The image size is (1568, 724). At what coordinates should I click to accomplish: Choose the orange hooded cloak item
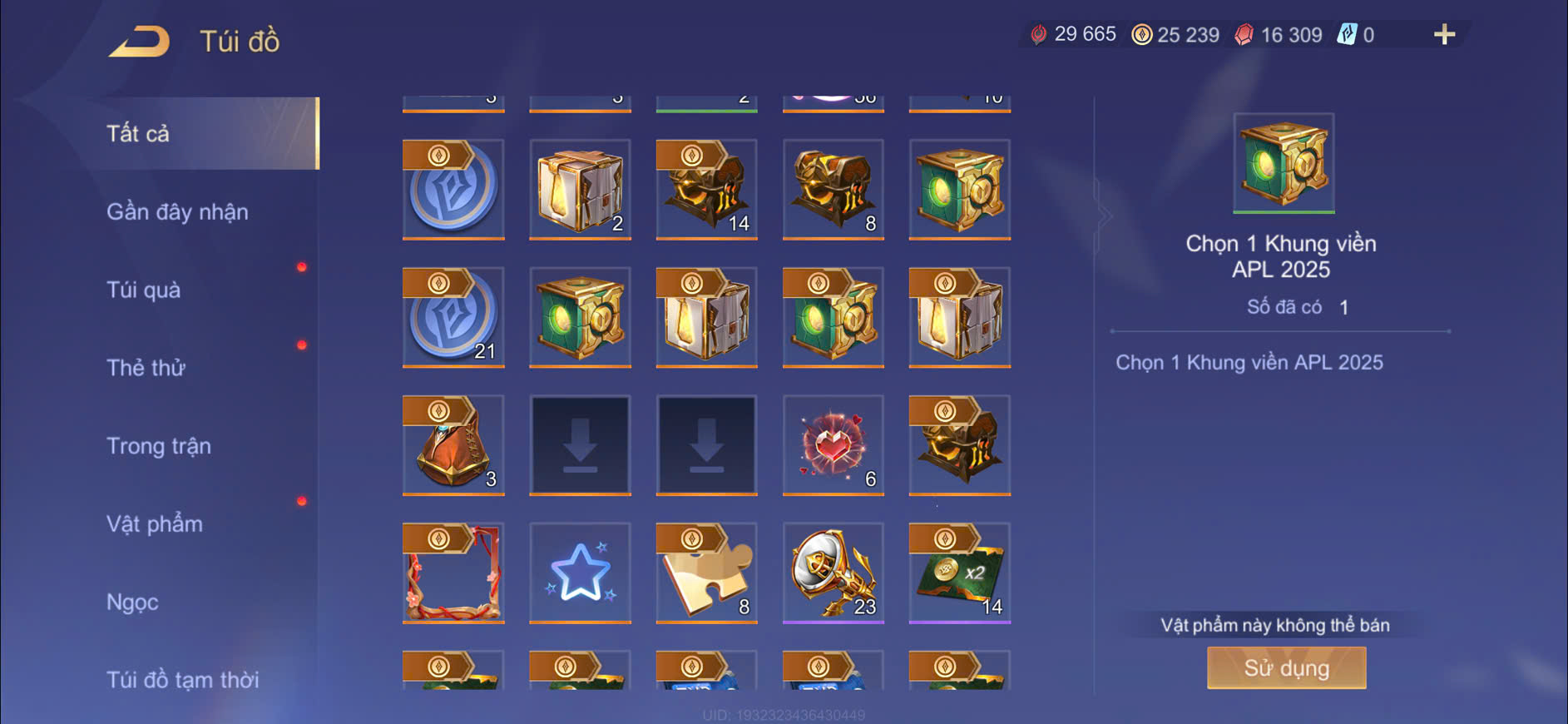pyautogui.click(x=453, y=445)
